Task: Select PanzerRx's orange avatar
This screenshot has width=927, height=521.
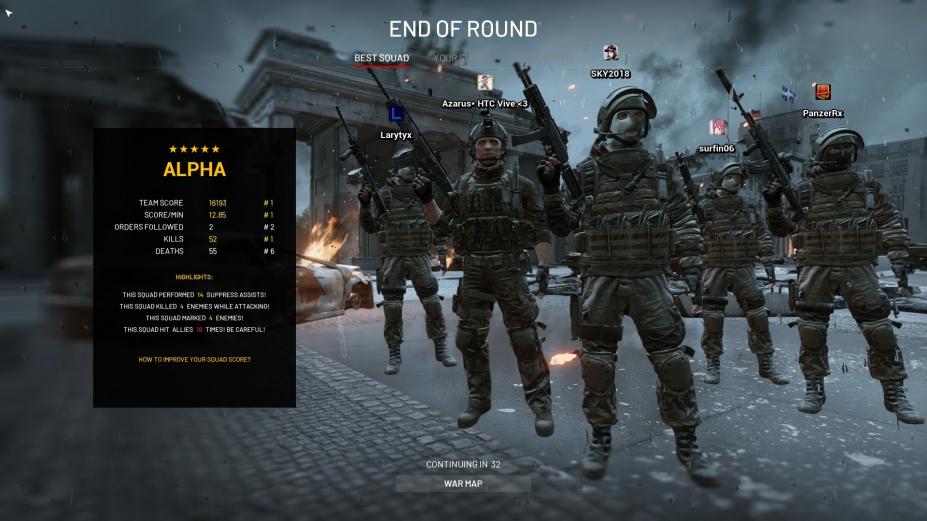Action: pos(822,92)
